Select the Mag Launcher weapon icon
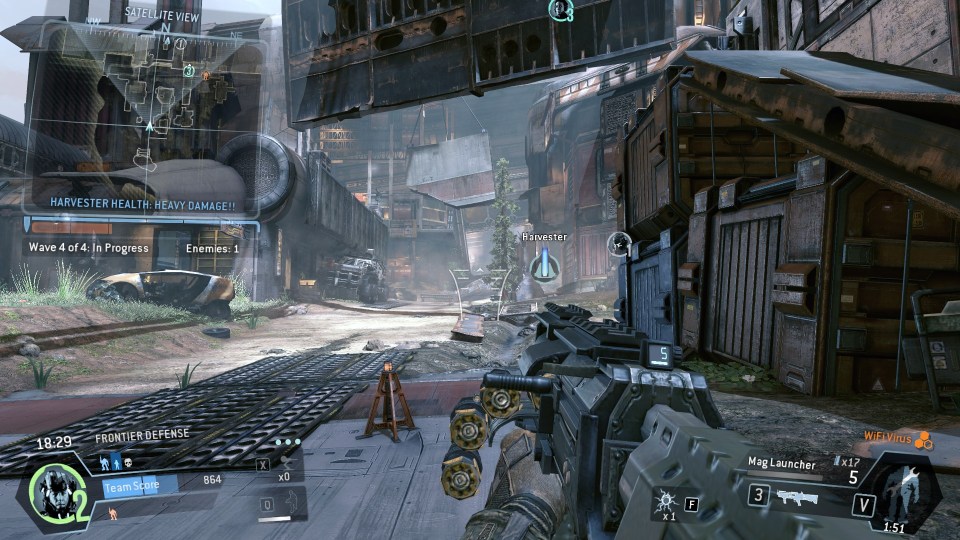960x540 pixels. [x=796, y=497]
